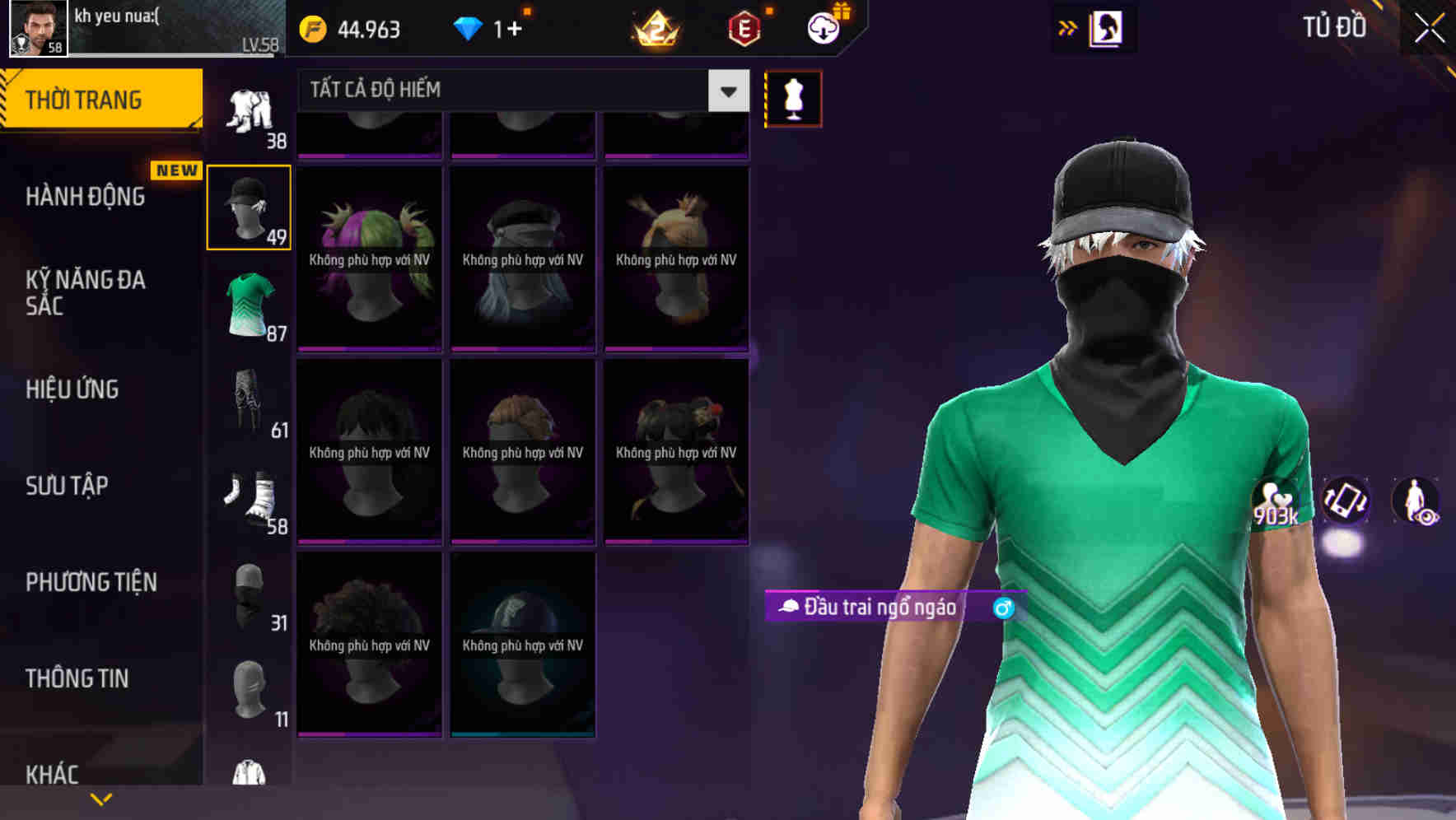The height and width of the screenshot is (820, 1456).
Task: Open the cloud download gift icon
Action: tap(823, 27)
